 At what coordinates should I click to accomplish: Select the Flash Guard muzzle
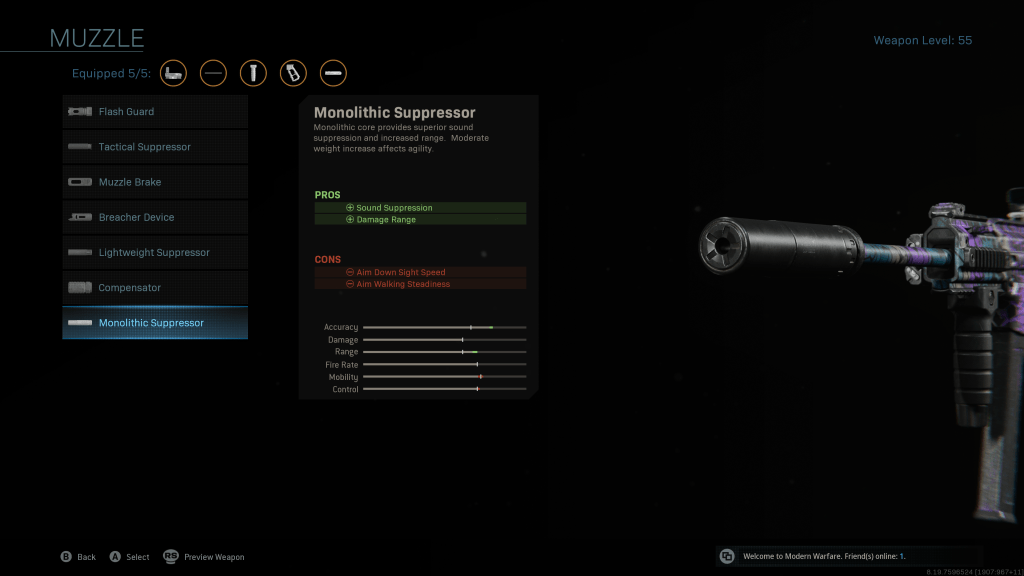pyautogui.click(x=155, y=112)
